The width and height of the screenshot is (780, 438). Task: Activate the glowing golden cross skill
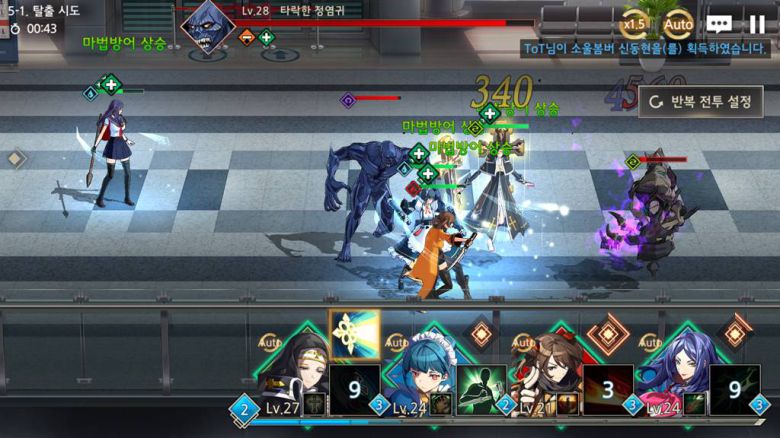click(354, 334)
